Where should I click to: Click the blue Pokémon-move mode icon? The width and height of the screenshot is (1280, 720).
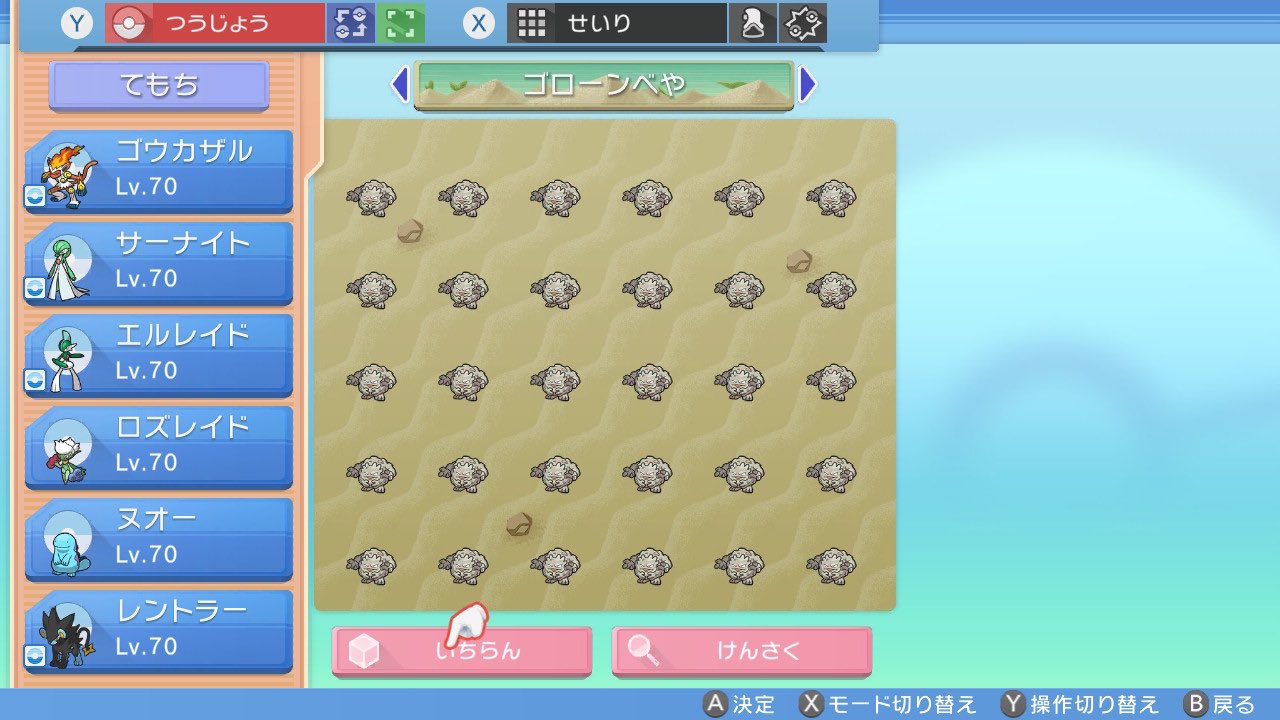[x=352, y=21]
